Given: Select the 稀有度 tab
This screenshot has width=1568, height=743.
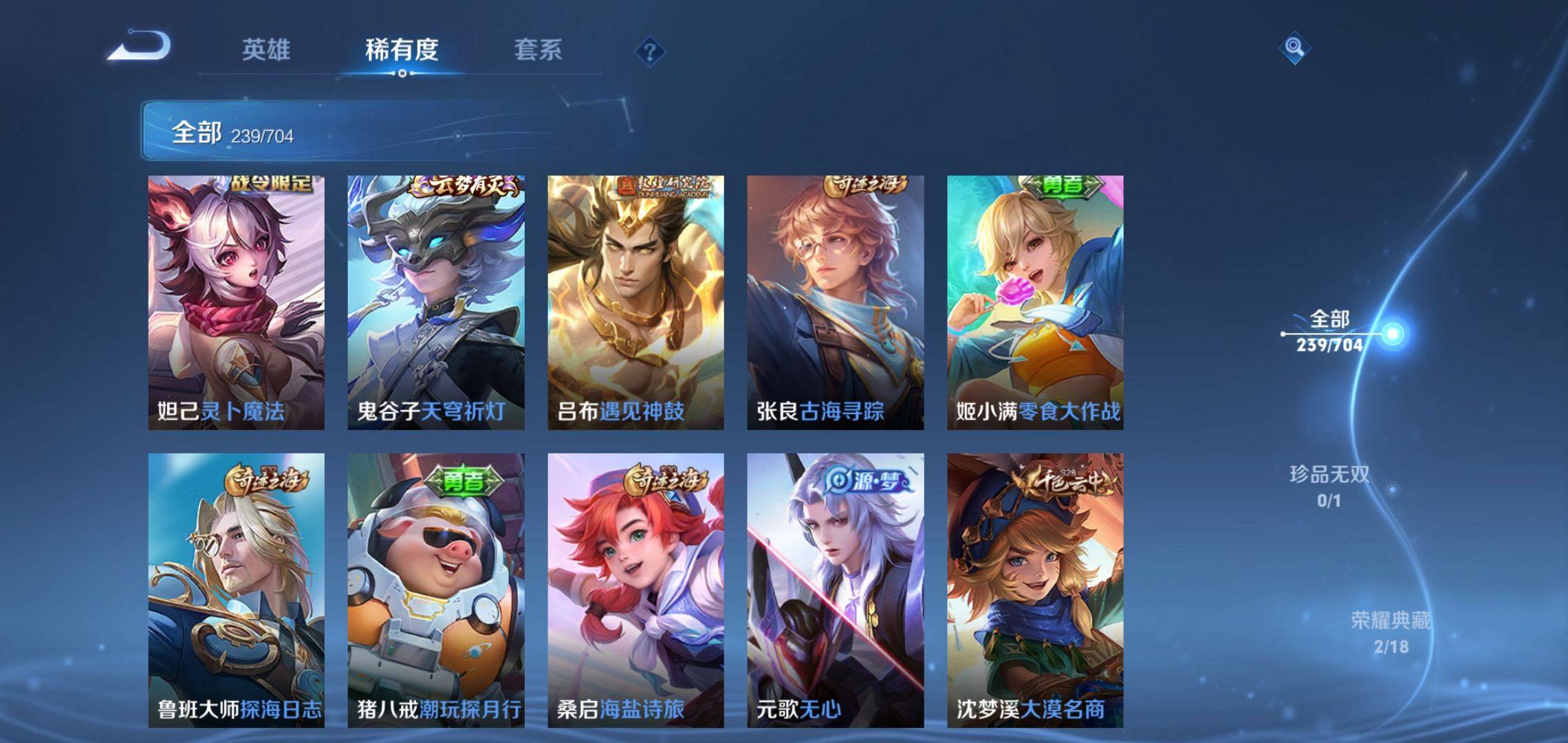Looking at the screenshot, I should coord(402,50).
